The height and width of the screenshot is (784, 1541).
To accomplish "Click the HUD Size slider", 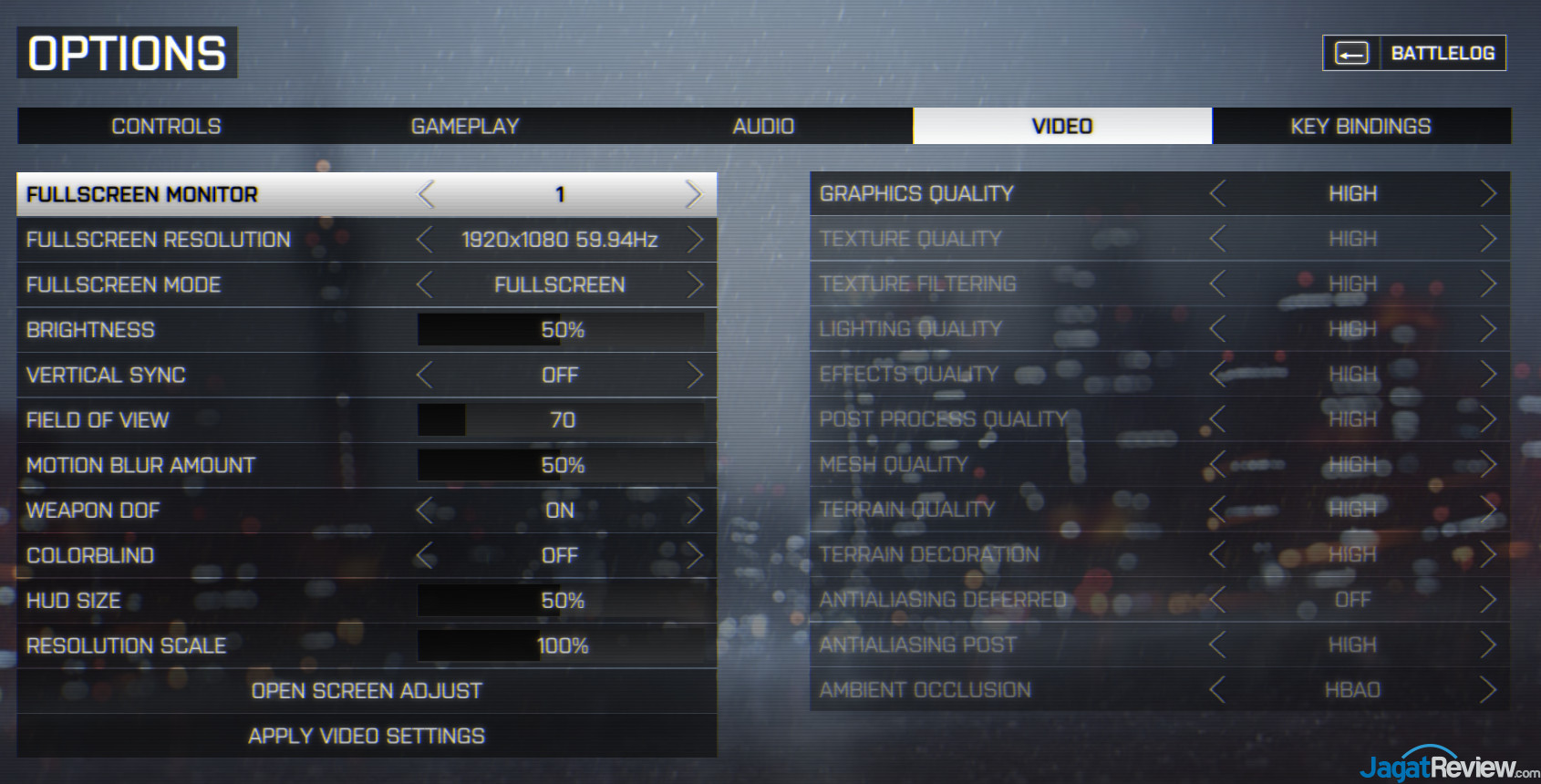I will pos(560,601).
